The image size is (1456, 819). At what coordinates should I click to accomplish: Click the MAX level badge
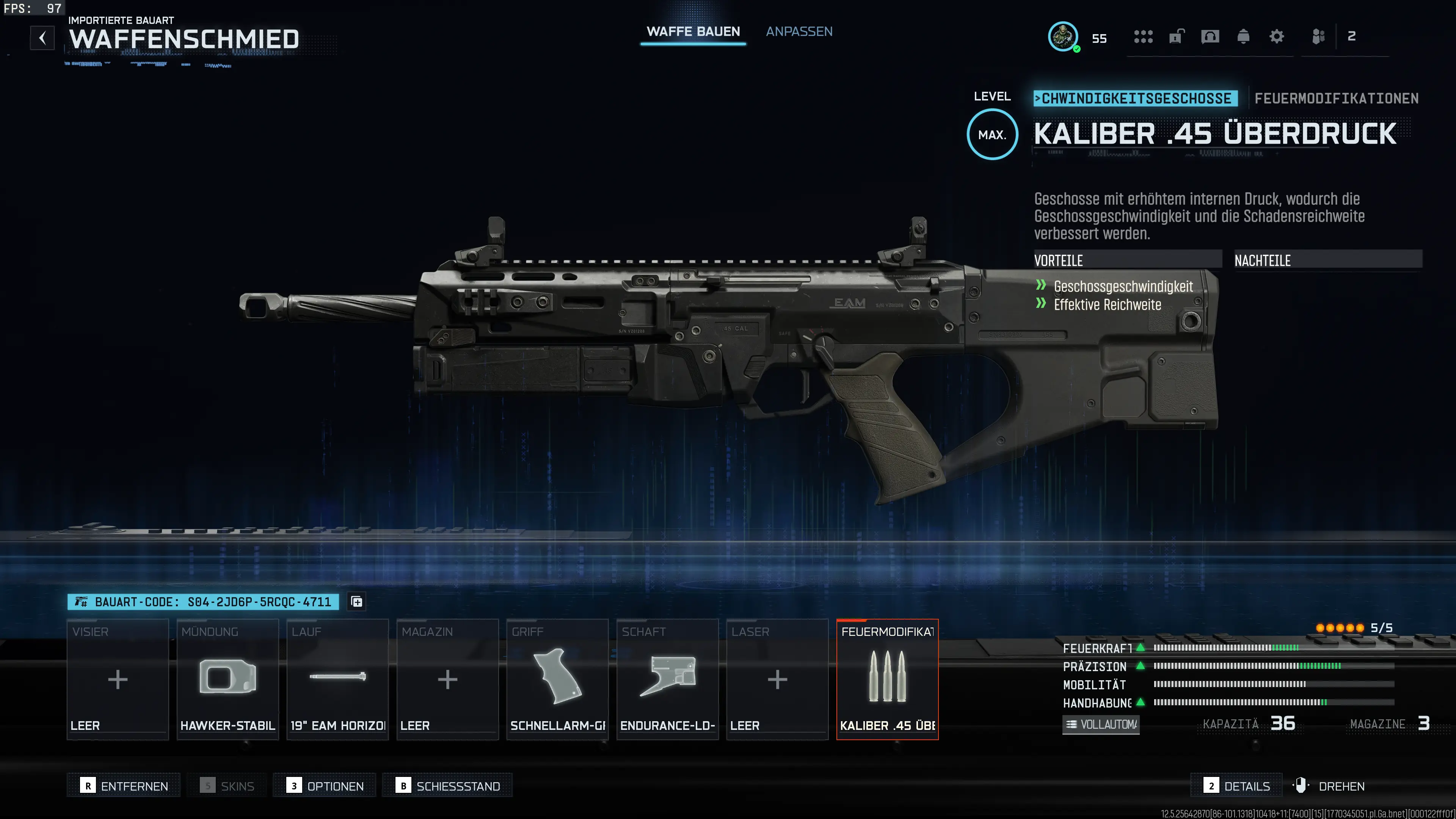[x=992, y=135]
